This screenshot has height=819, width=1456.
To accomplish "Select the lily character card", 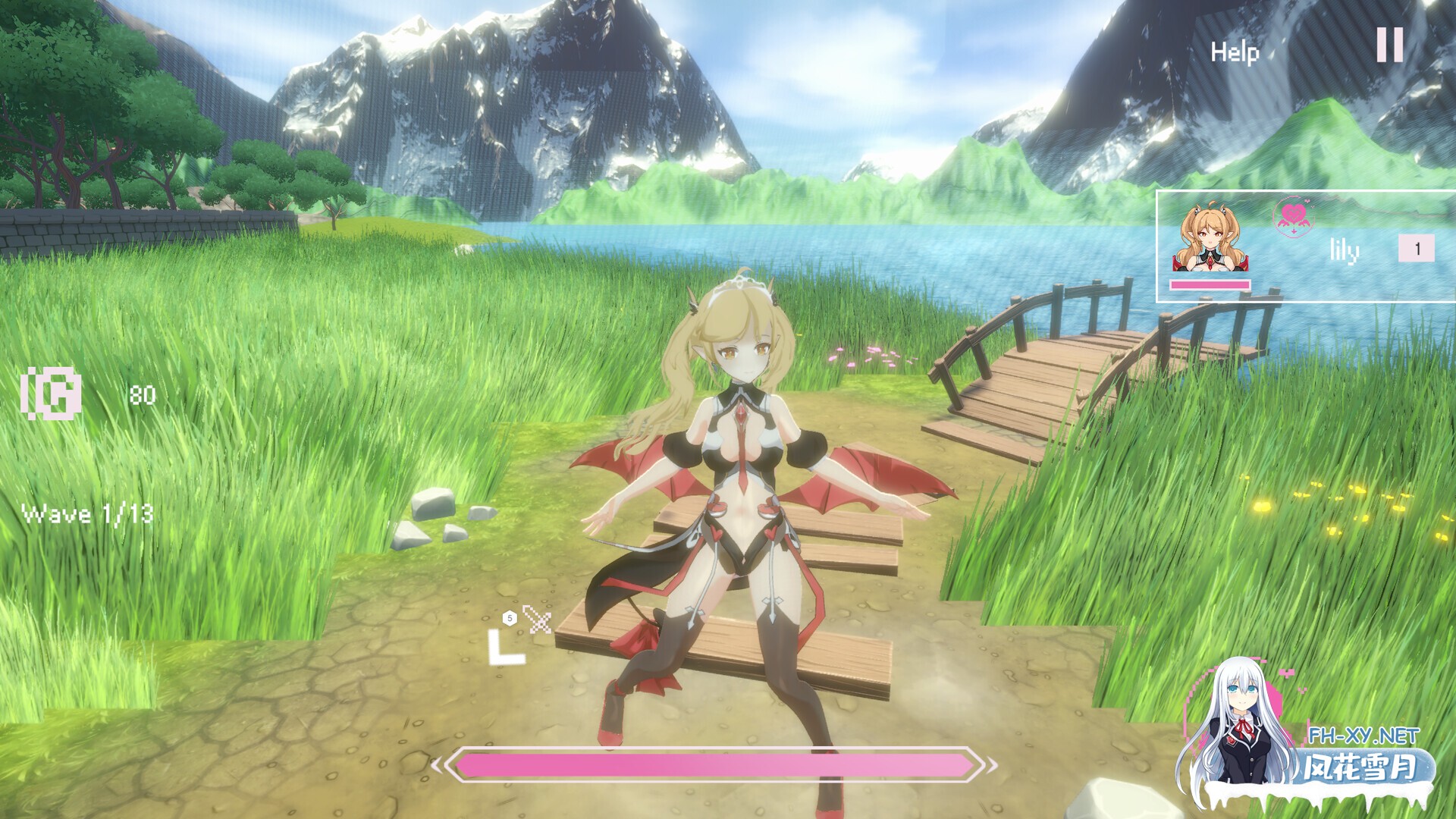I will 1304,247.
